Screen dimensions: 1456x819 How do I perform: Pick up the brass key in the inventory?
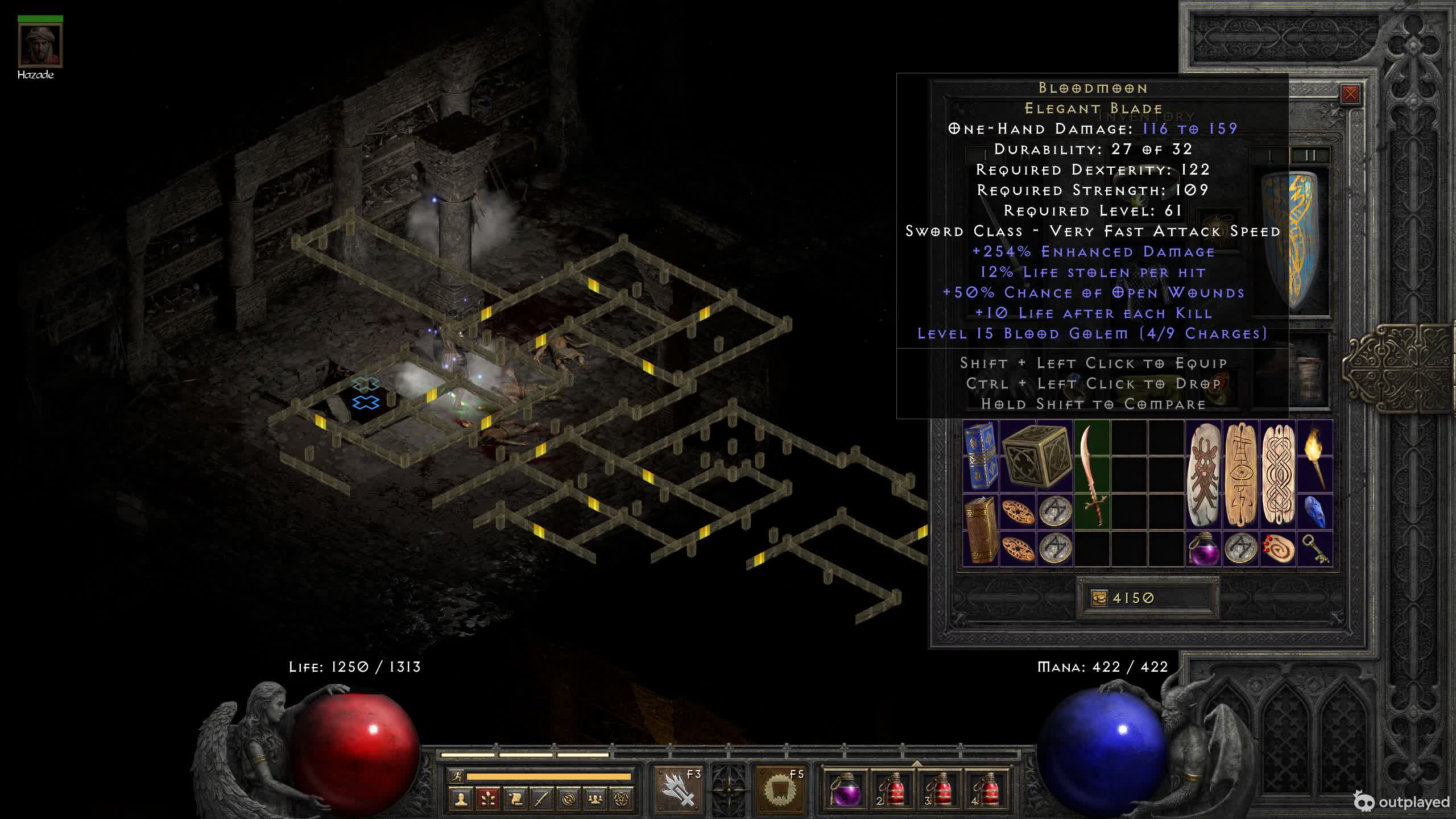coord(1316,548)
